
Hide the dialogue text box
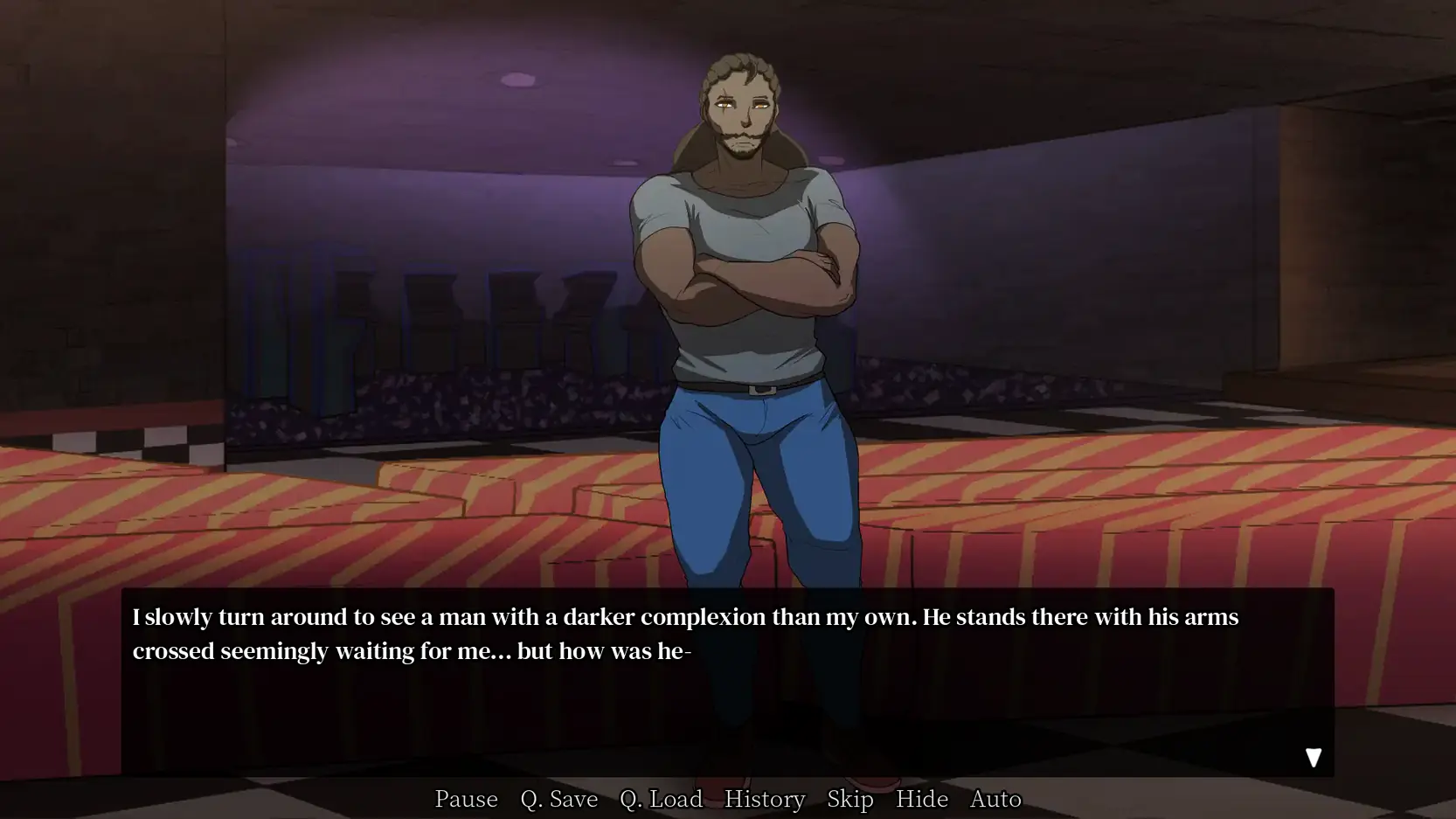click(921, 799)
